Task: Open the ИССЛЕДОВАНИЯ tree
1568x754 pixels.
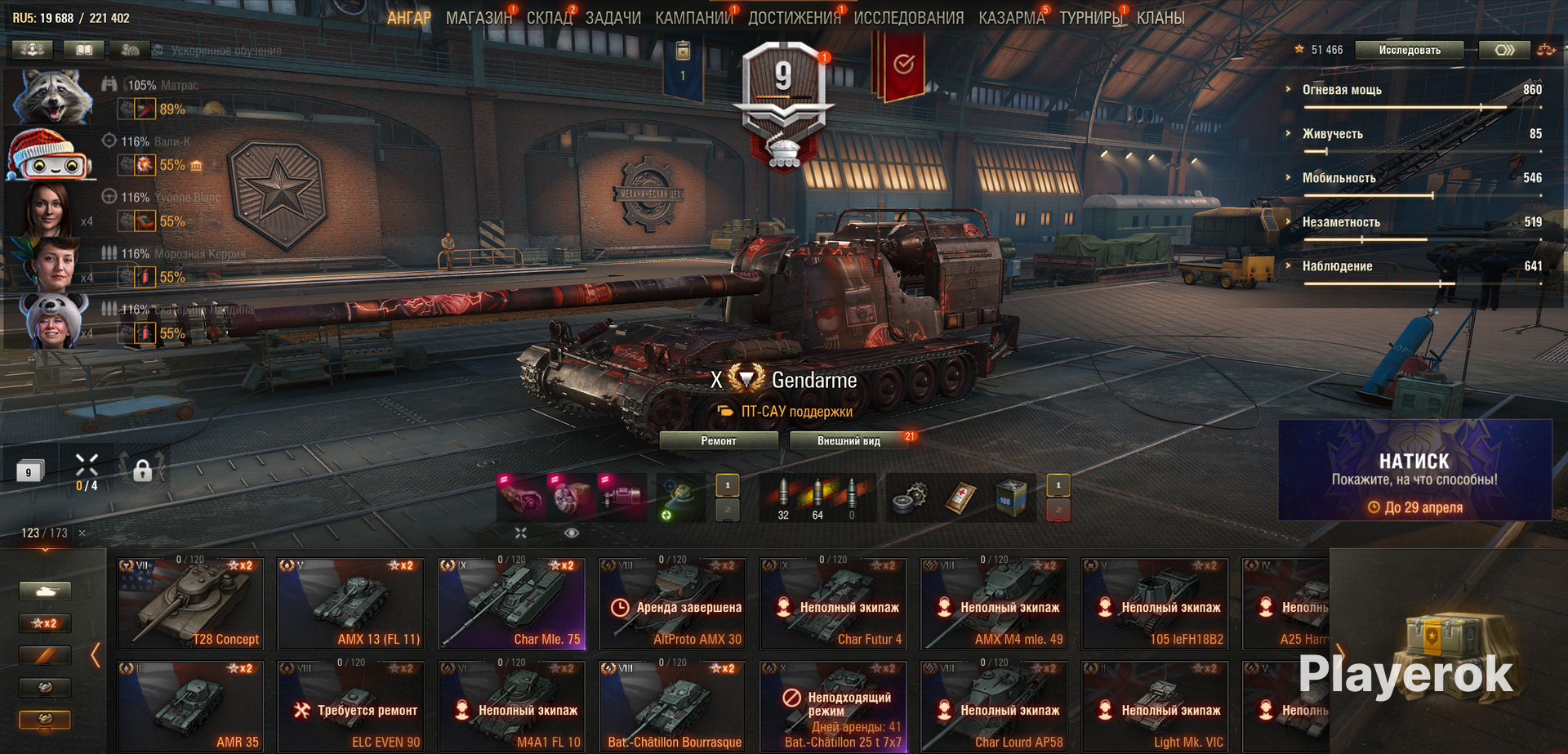Action: tap(908, 18)
